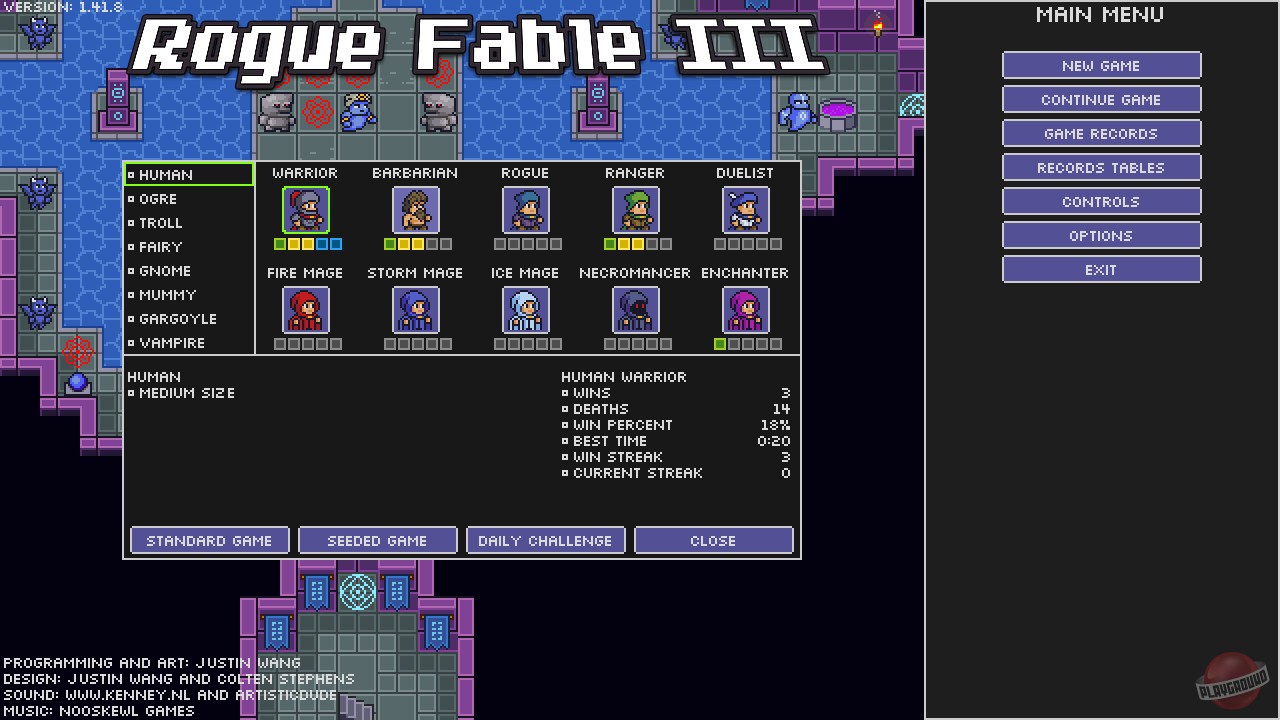1280x720 pixels.
Task: Open Controls from the main menu
Action: tap(1101, 201)
